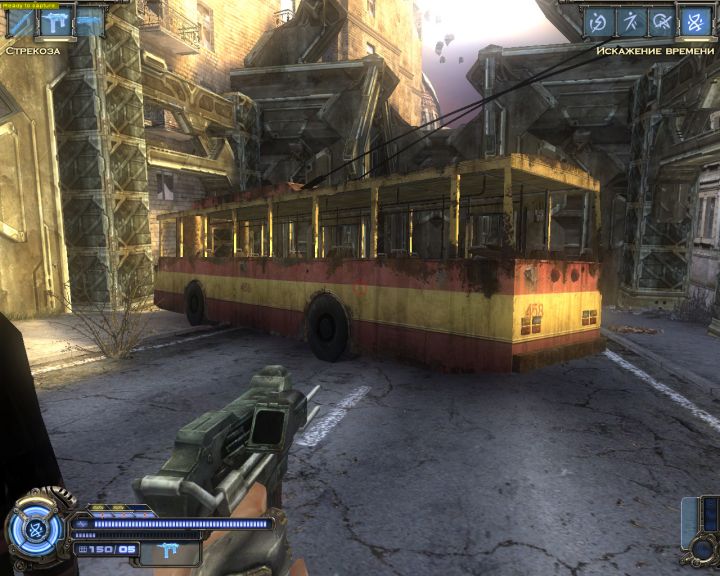The height and width of the screenshot is (576, 720).
Task: Activate the lightning bolt circle ability
Action: click(x=598, y=22)
